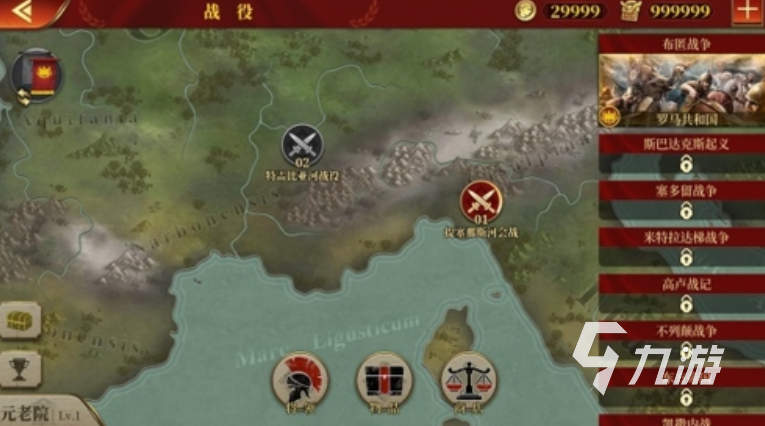Add currency with the plus button
This screenshot has height=426, width=765.
pos(746,12)
